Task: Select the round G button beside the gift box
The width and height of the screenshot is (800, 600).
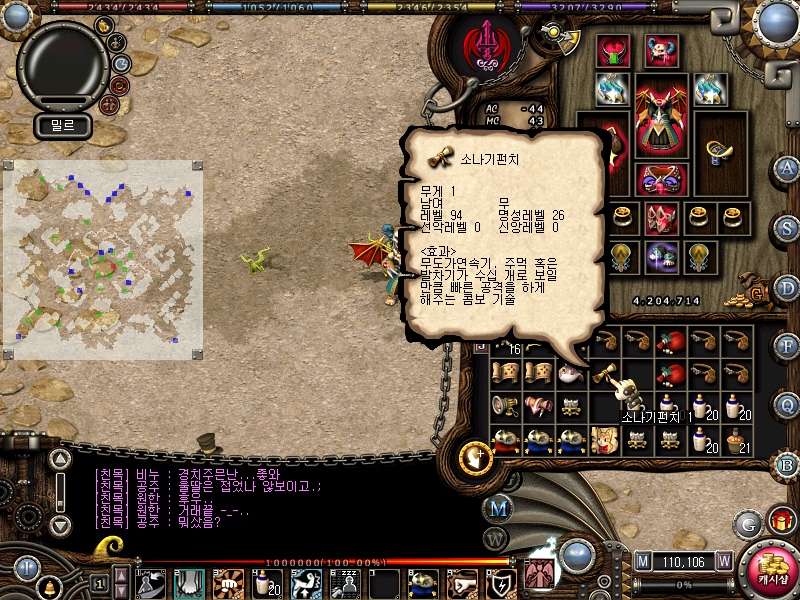Action: coord(748,523)
